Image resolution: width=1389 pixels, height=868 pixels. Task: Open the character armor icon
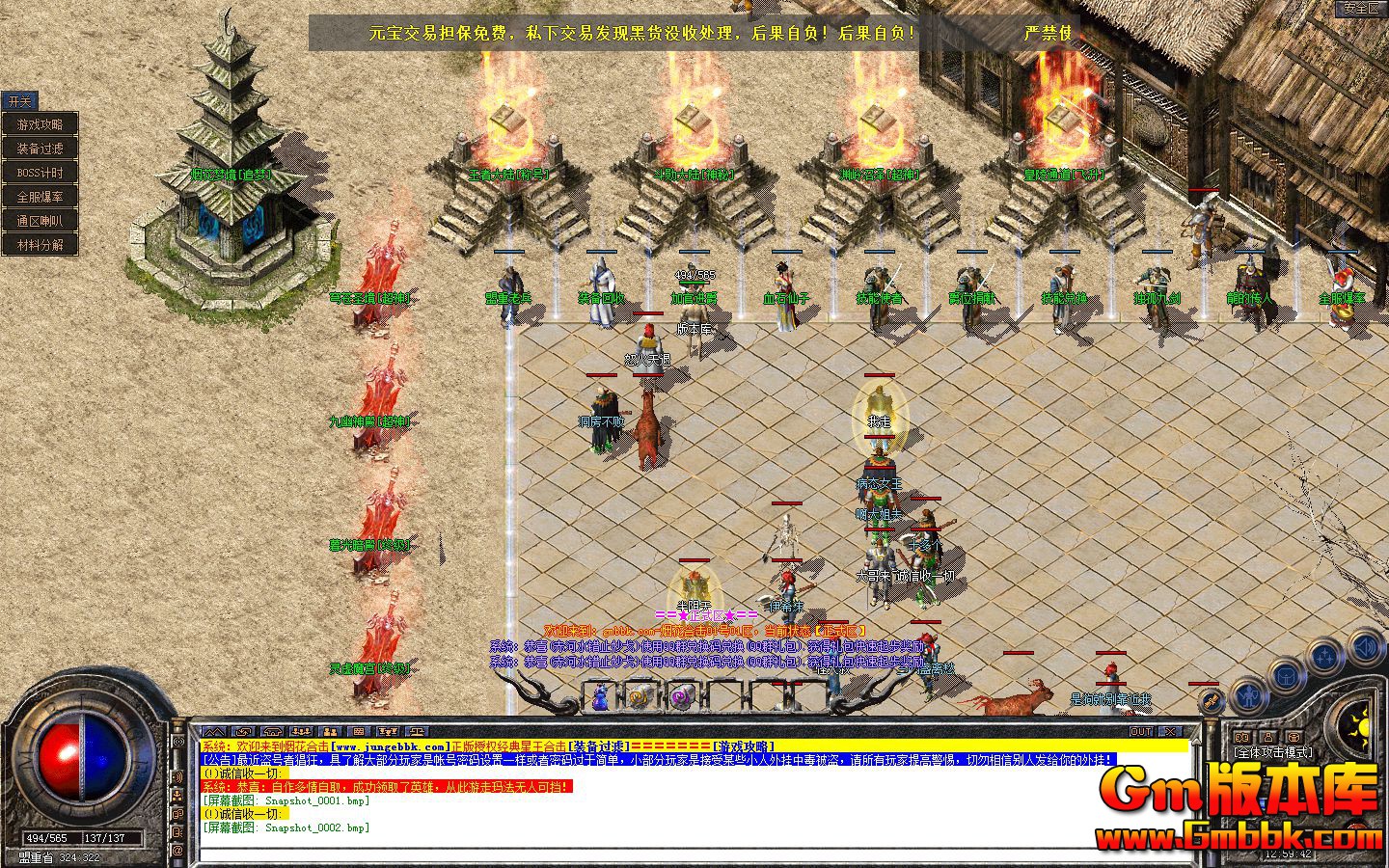pos(1248,697)
